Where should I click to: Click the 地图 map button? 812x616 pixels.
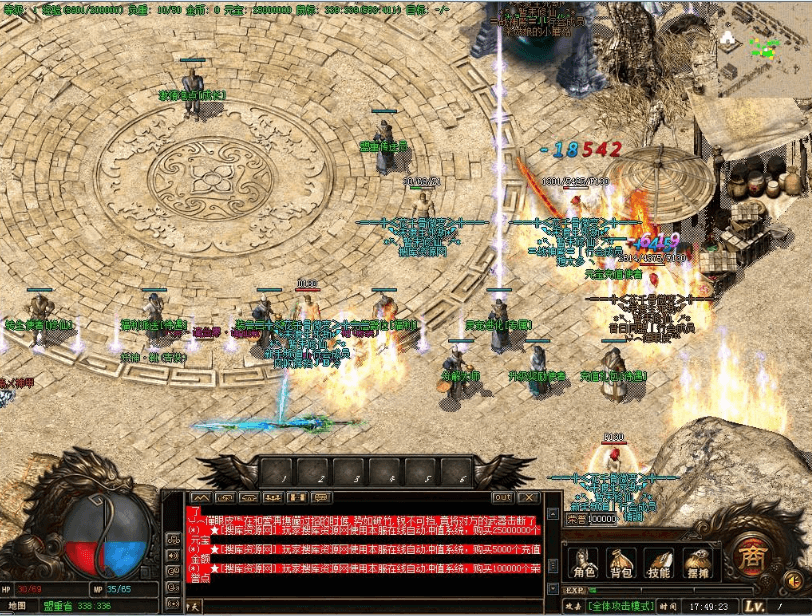pos(20,606)
